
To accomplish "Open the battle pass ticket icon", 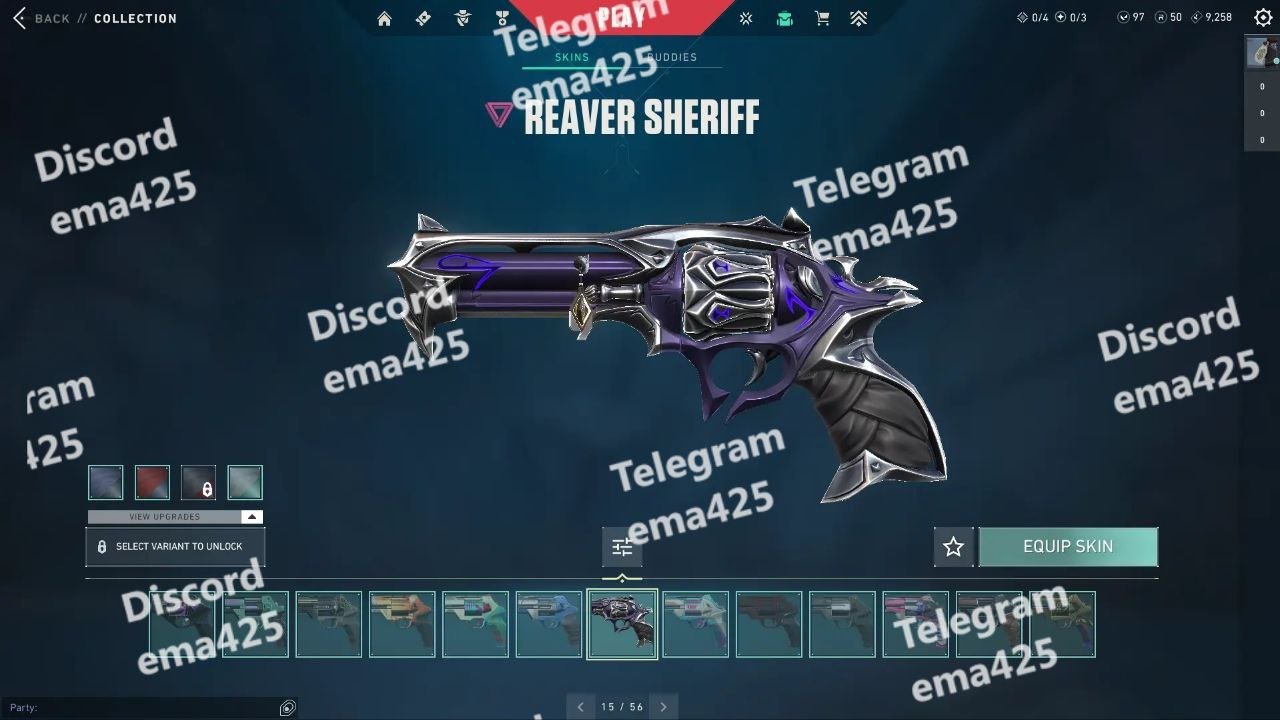I will click(x=423, y=18).
